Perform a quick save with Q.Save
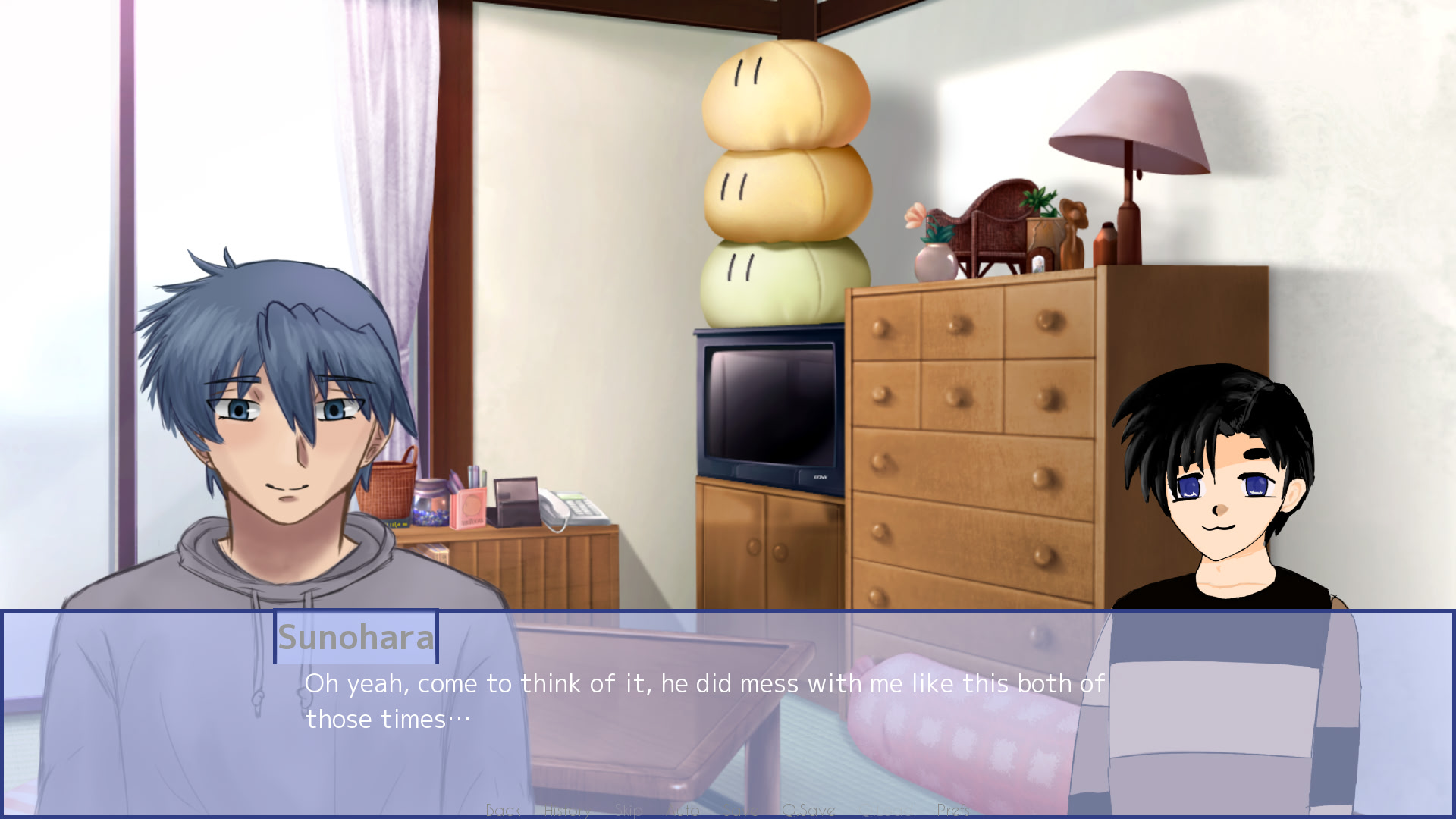Viewport: 1456px width, 819px height. point(809,811)
